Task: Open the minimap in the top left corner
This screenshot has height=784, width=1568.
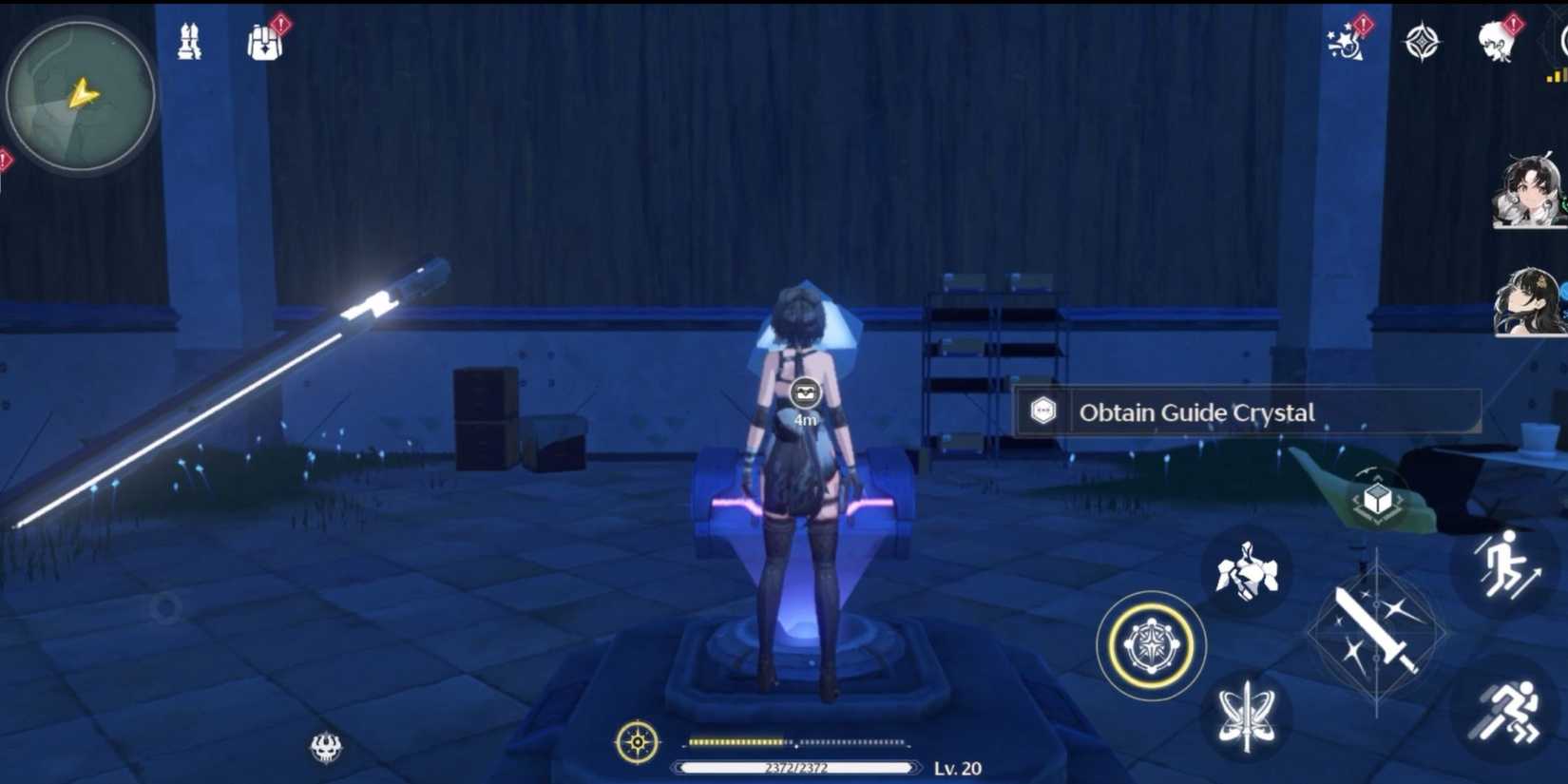Action: 78,92
